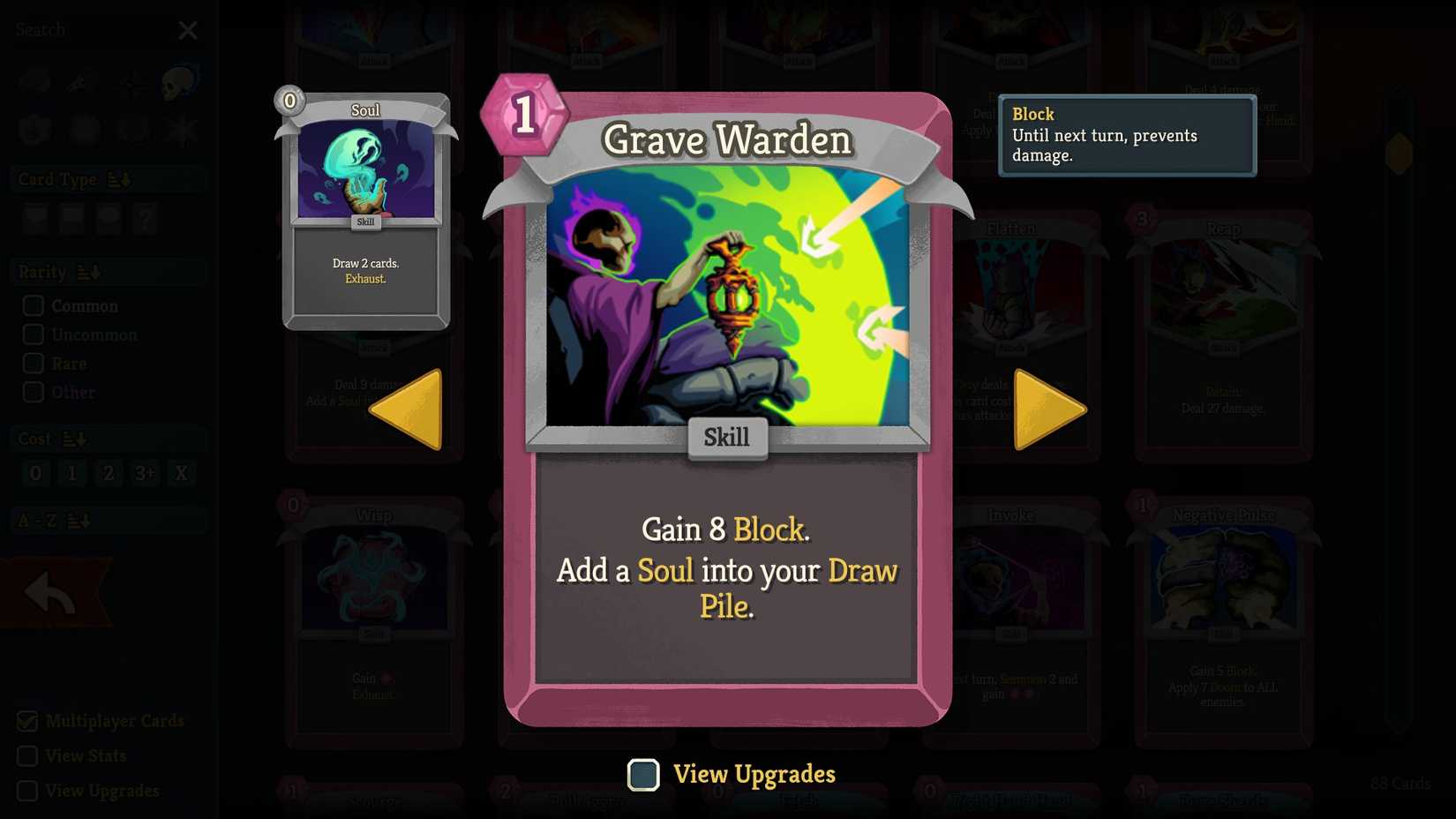Select the question mark card type filter
Image resolution: width=1456 pixels, height=819 pixels.
[146, 219]
